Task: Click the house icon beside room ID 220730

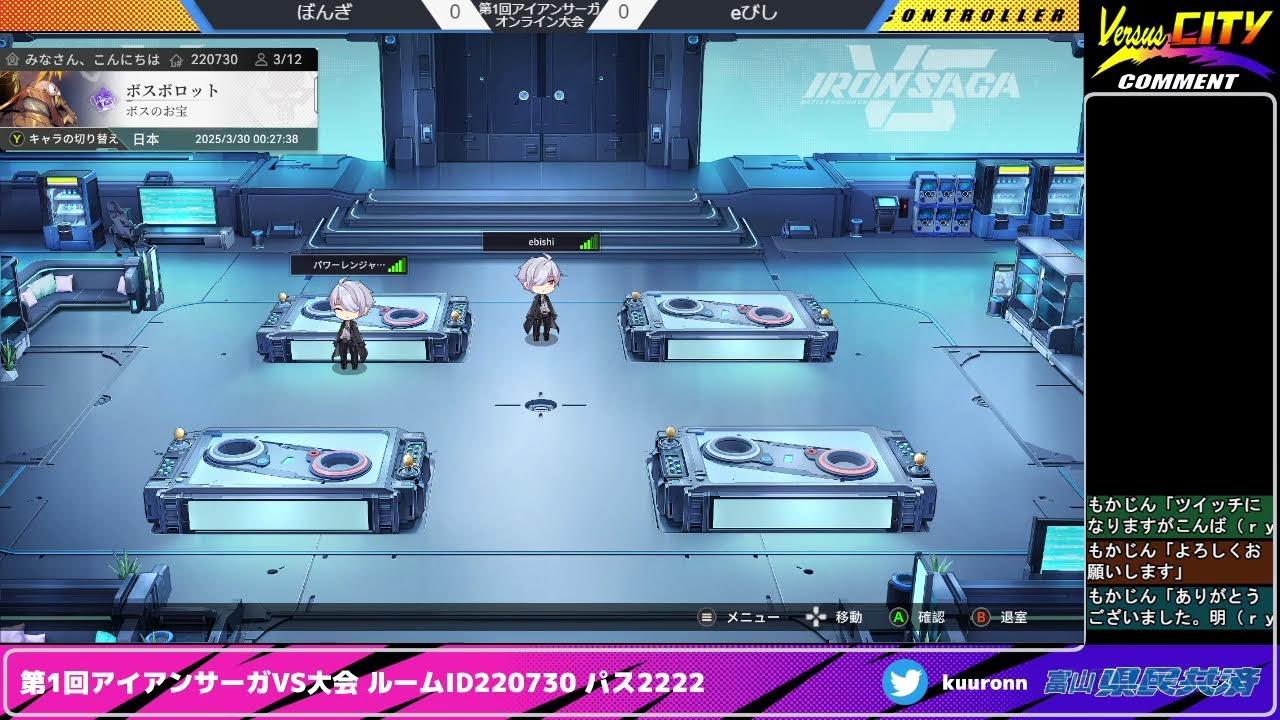Action: 174,59
